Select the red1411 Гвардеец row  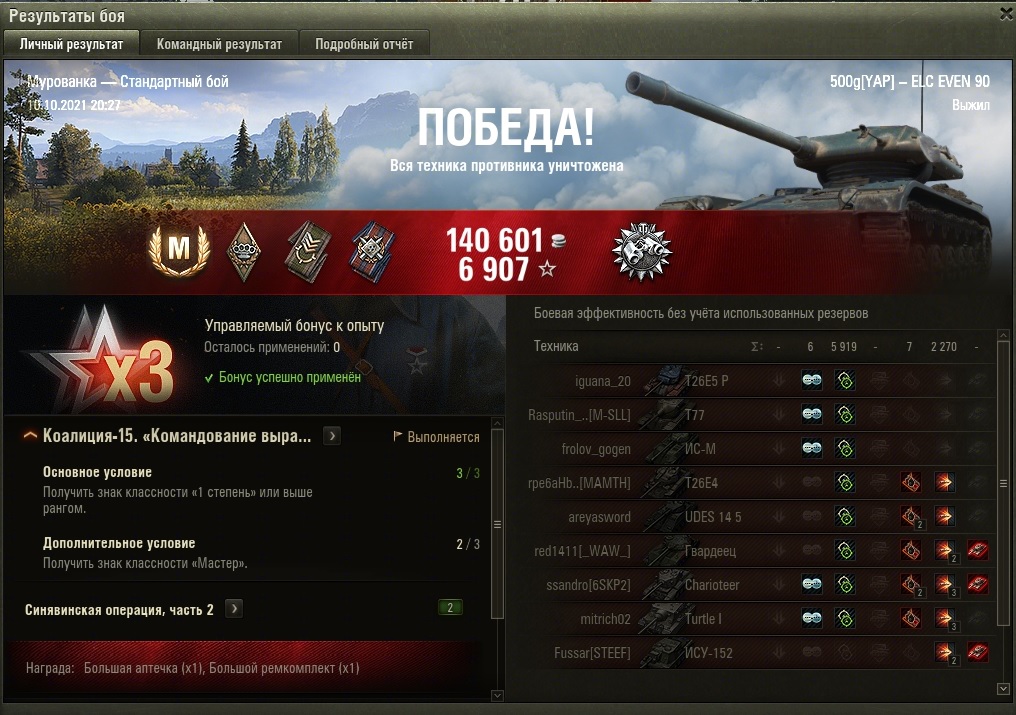700,551
